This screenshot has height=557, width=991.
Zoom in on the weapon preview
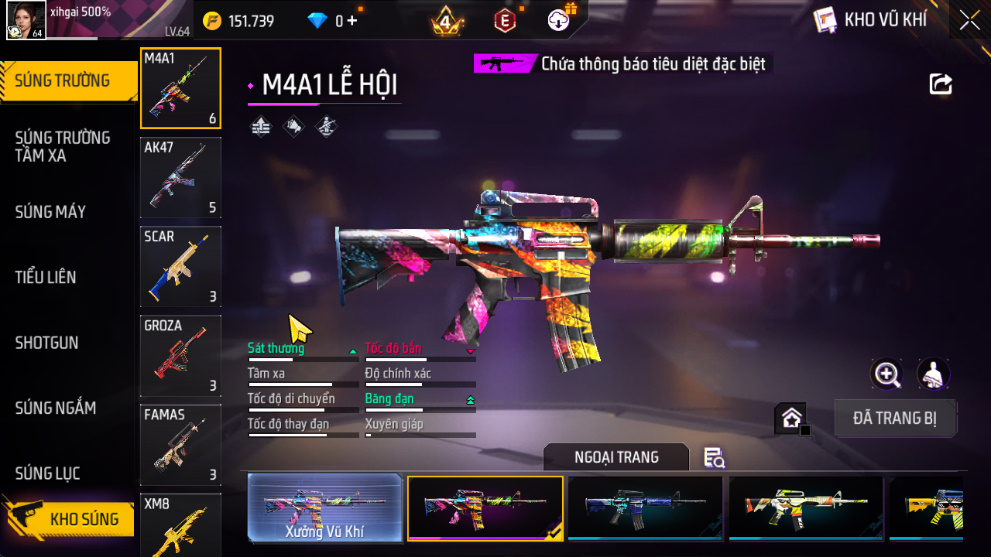[887, 374]
